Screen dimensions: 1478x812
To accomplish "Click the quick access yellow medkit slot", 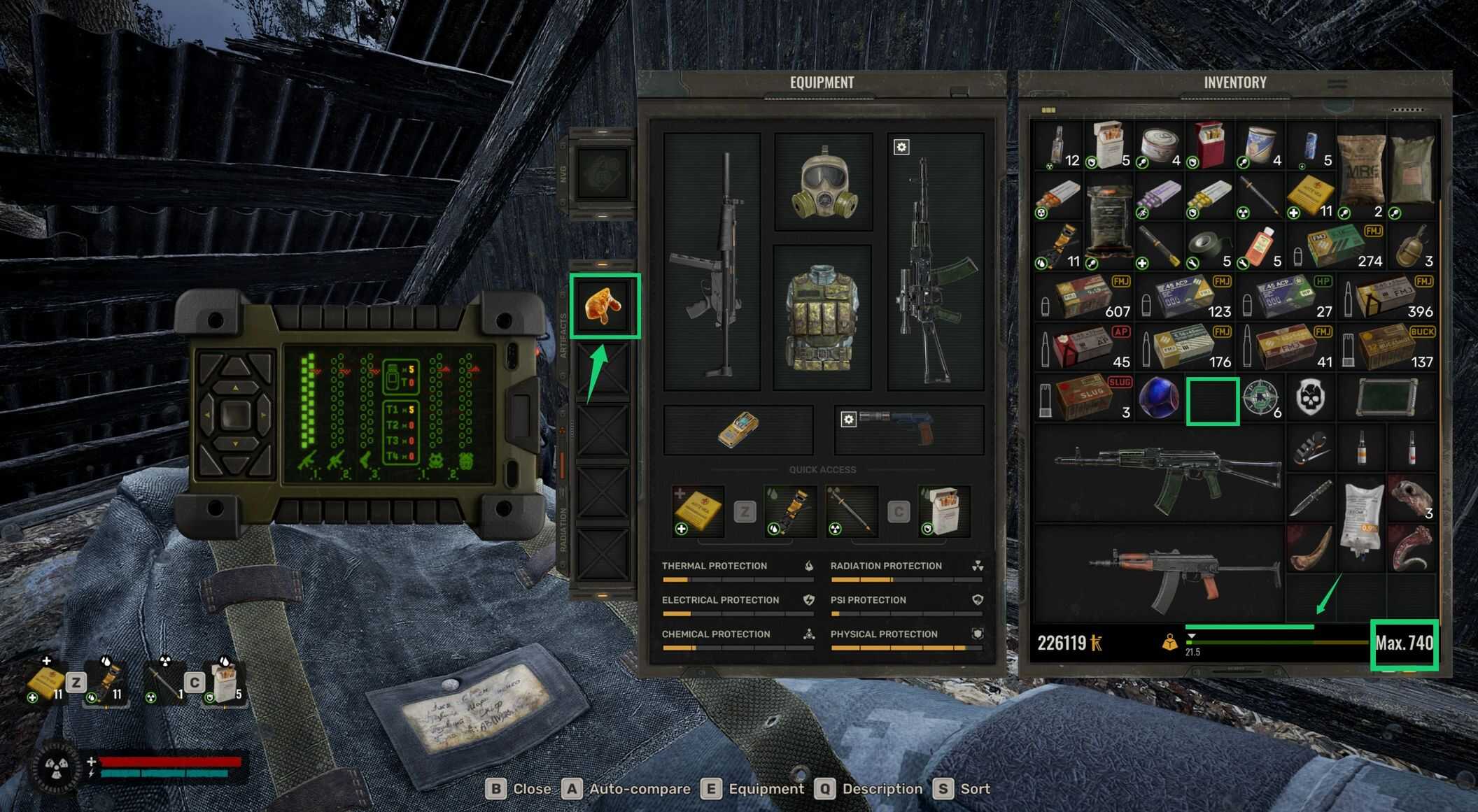I will coord(698,511).
